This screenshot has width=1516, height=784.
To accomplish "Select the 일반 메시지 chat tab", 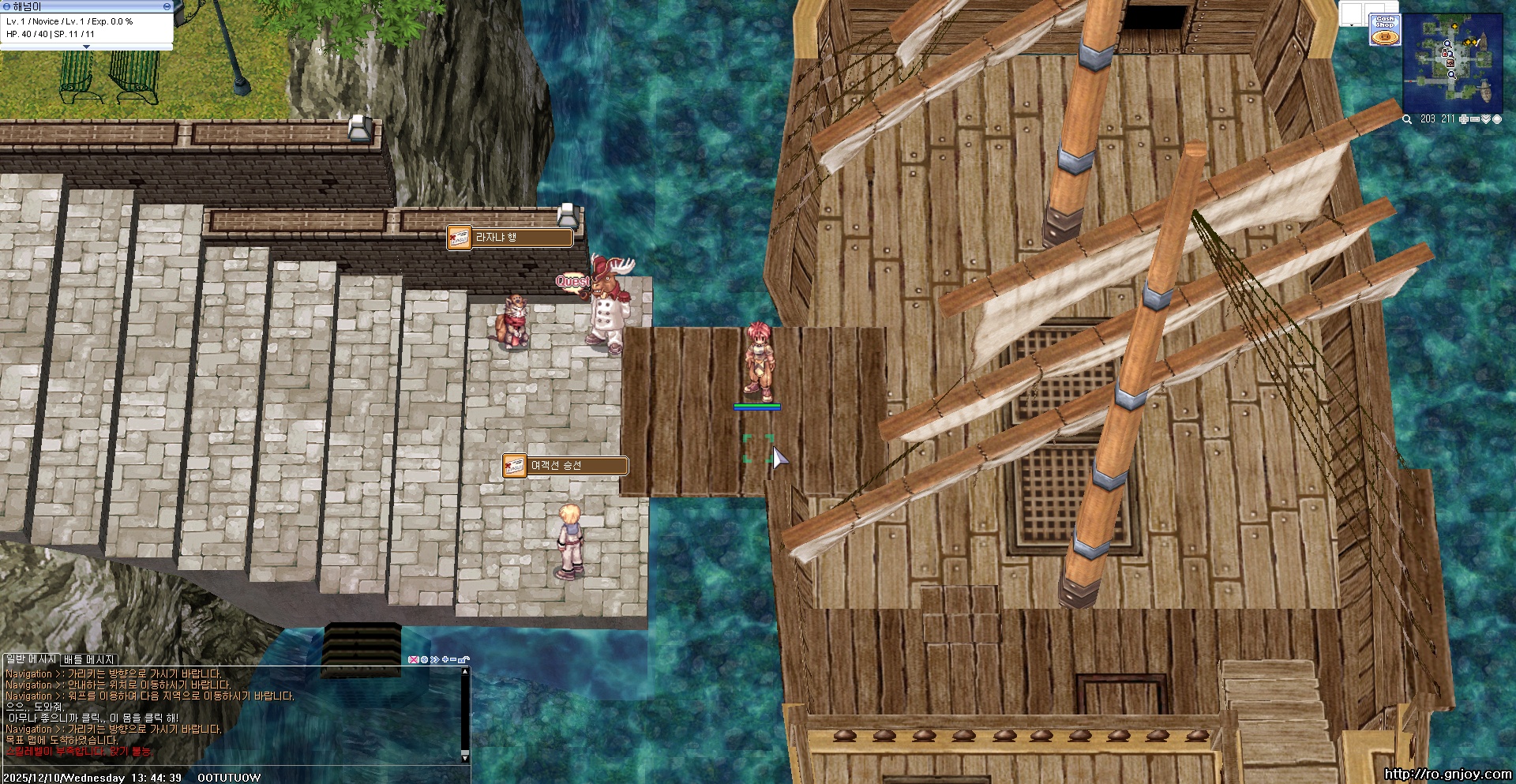I will click(30, 659).
